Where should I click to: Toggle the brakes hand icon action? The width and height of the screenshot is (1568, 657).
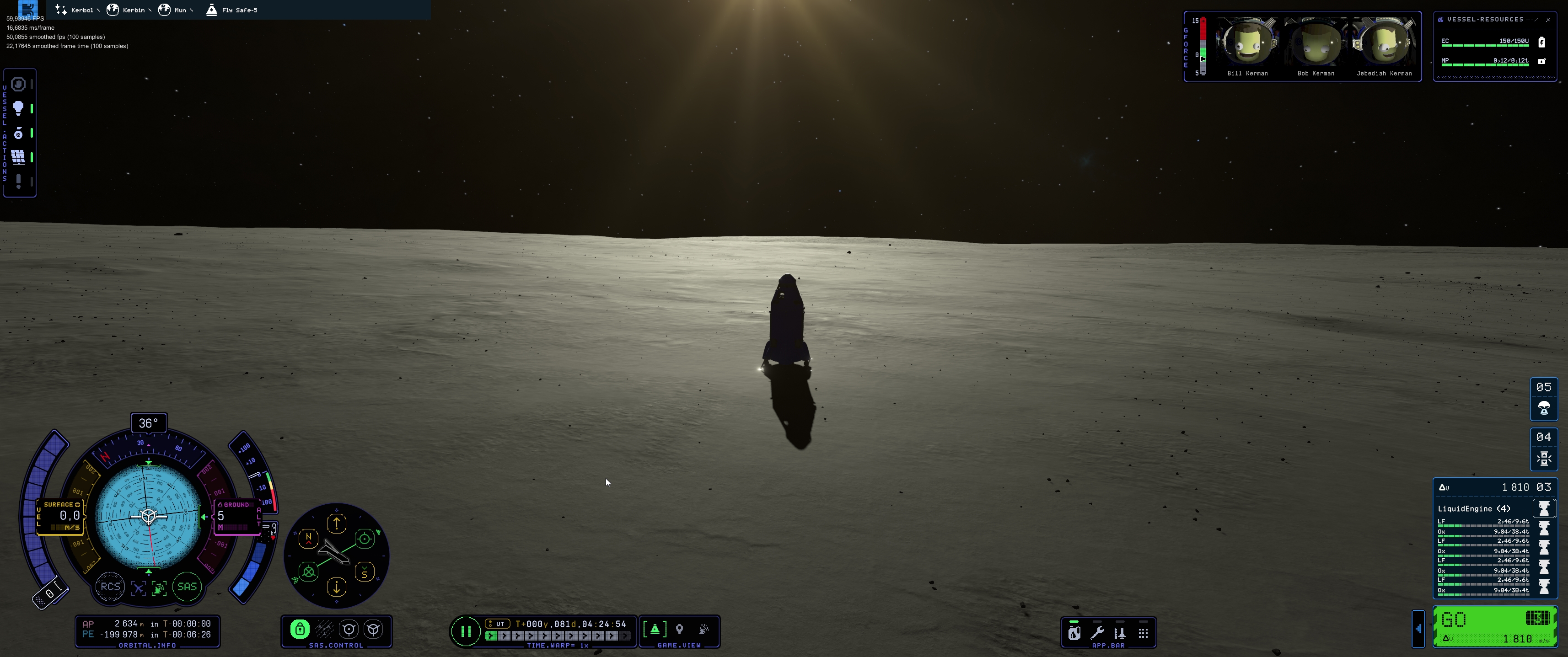(x=18, y=84)
